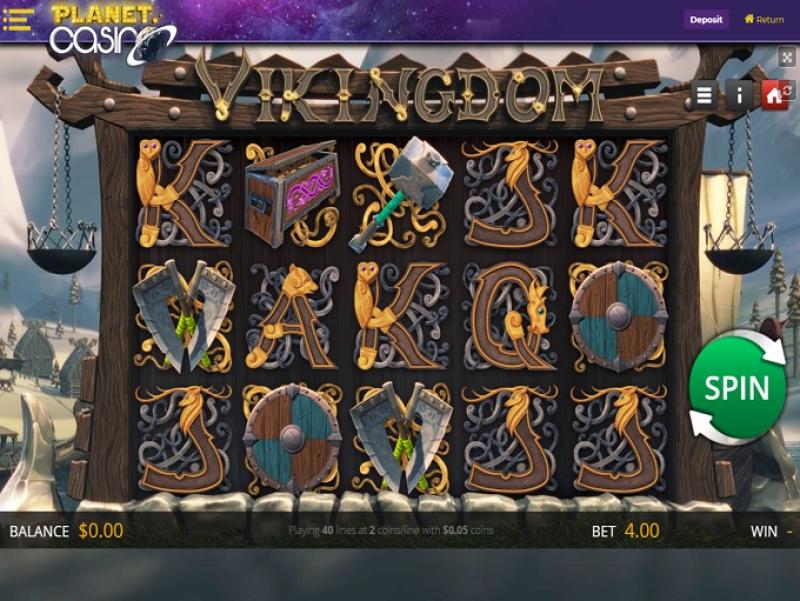Follow the Return link in the header
This screenshot has width=800, height=601.
tap(764, 19)
